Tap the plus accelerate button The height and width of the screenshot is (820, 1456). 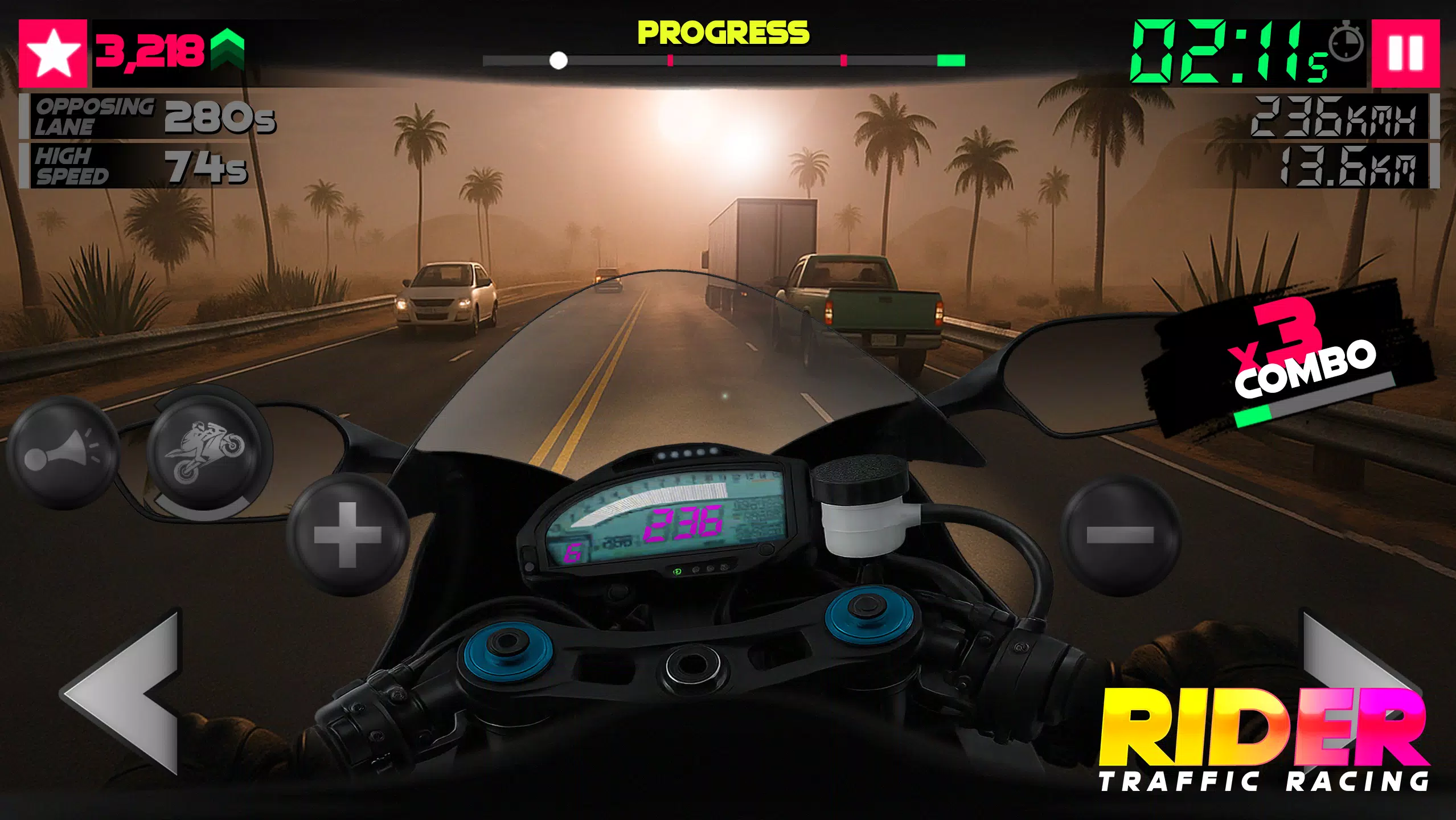pyautogui.click(x=347, y=534)
